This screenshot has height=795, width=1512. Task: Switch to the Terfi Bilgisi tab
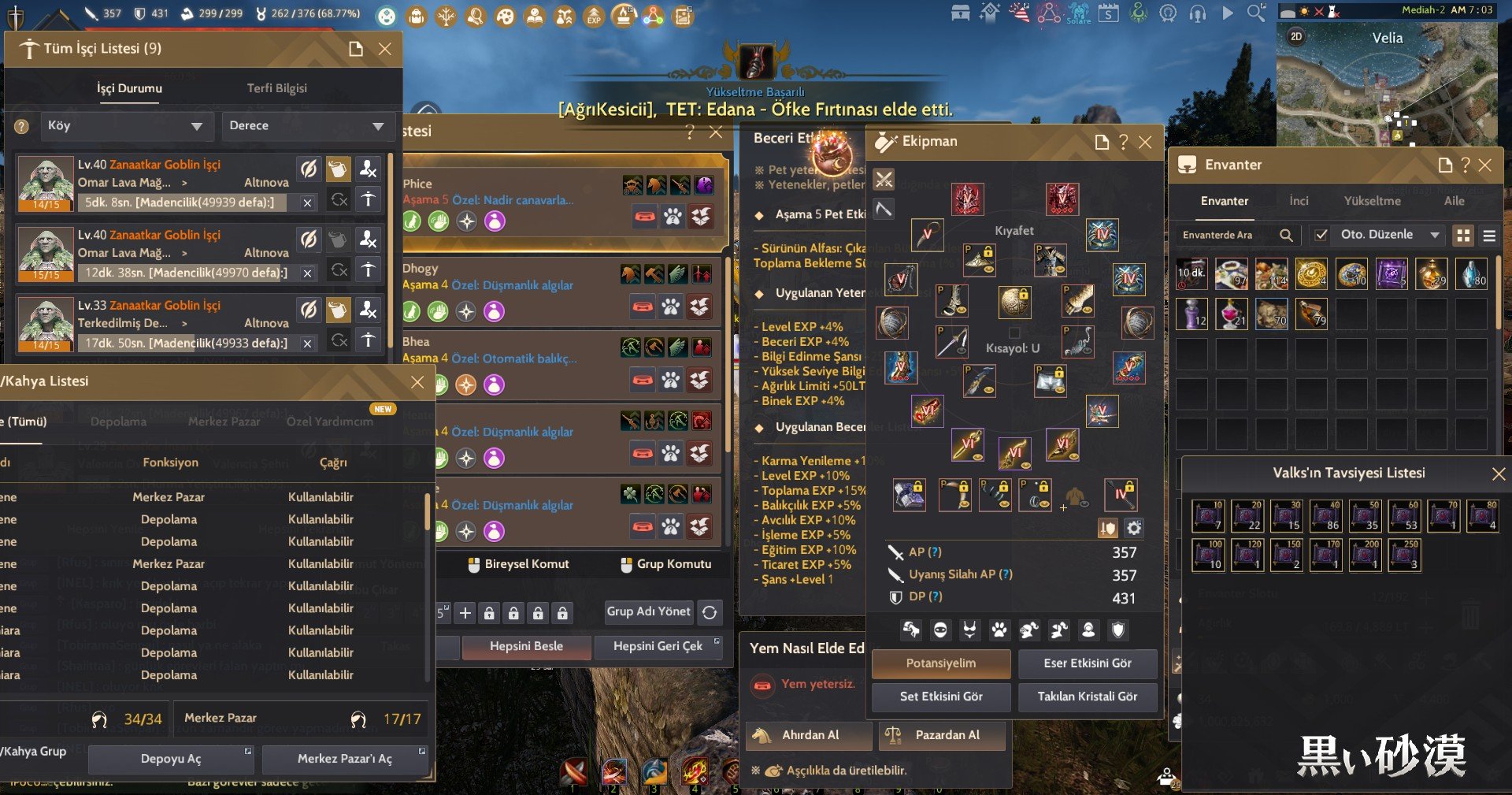(x=276, y=88)
